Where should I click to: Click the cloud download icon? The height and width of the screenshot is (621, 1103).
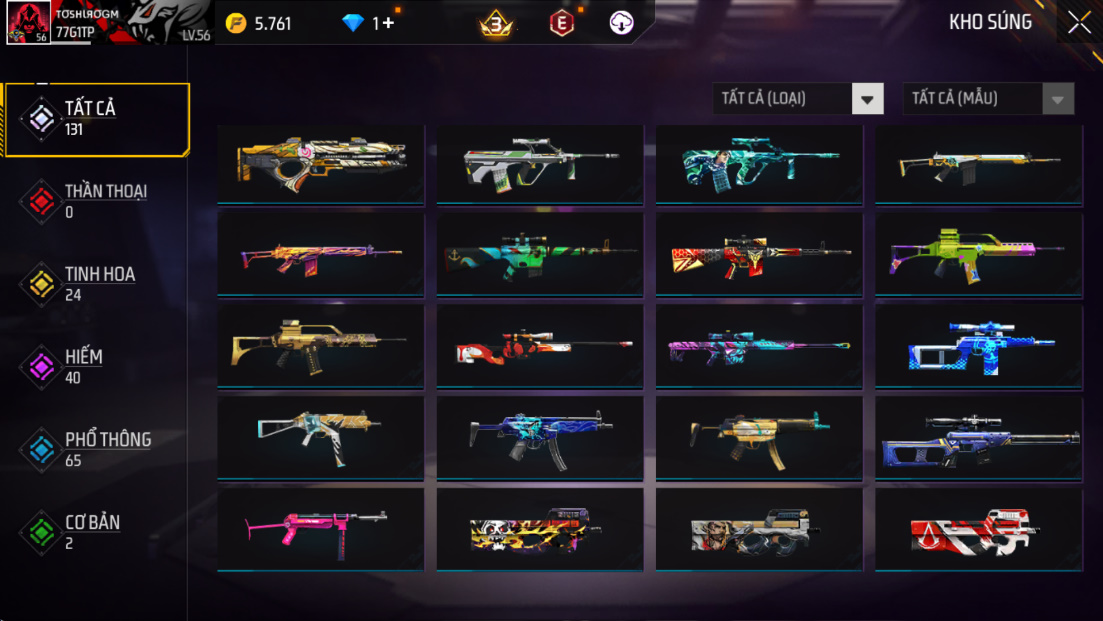point(621,23)
